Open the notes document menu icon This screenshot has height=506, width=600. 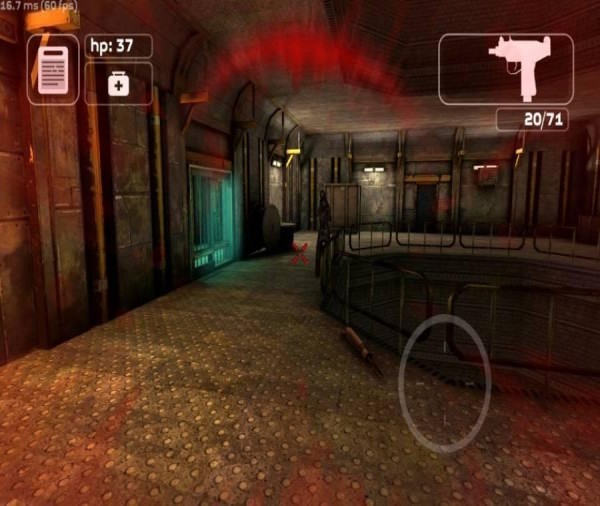tap(53, 69)
